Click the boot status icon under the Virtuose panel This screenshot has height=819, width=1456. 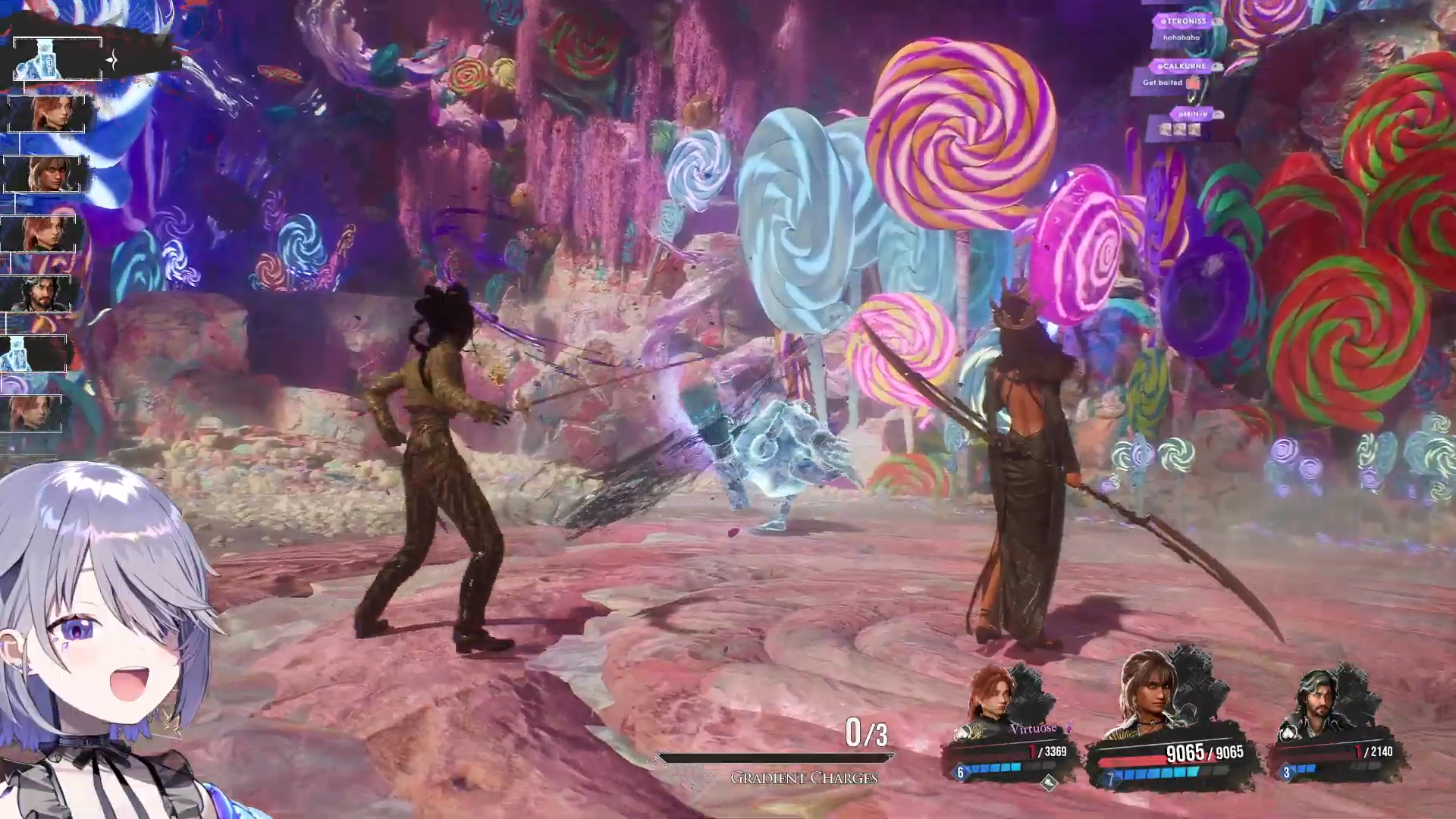(x=1048, y=783)
